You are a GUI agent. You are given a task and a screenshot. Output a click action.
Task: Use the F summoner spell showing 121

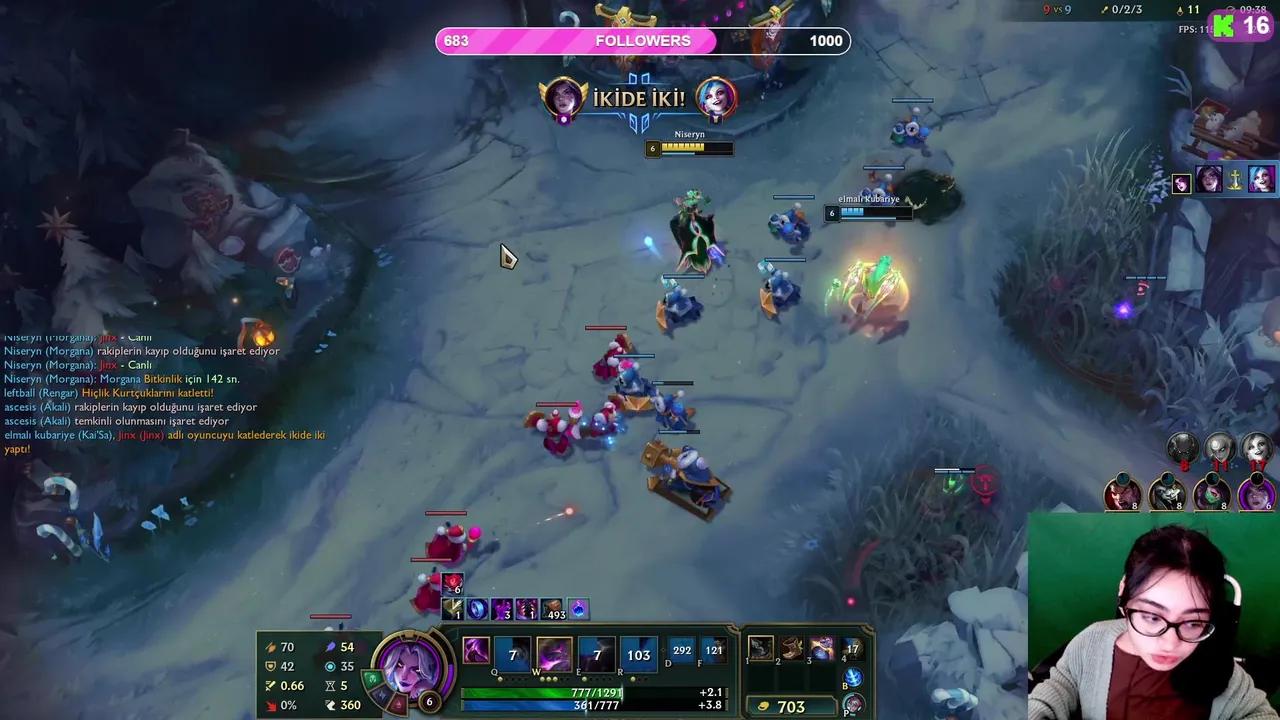(x=714, y=650)
